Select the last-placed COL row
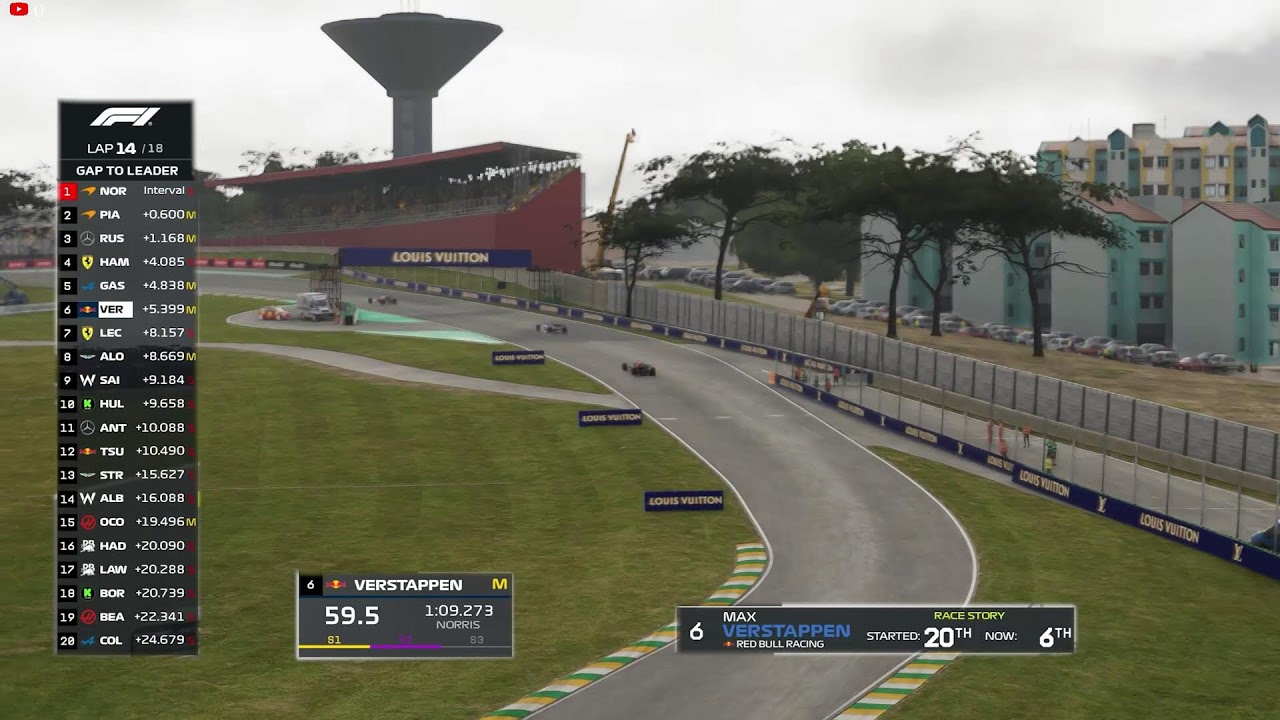This screenshot has width=1280, height=720. click(x=126, y=640)
